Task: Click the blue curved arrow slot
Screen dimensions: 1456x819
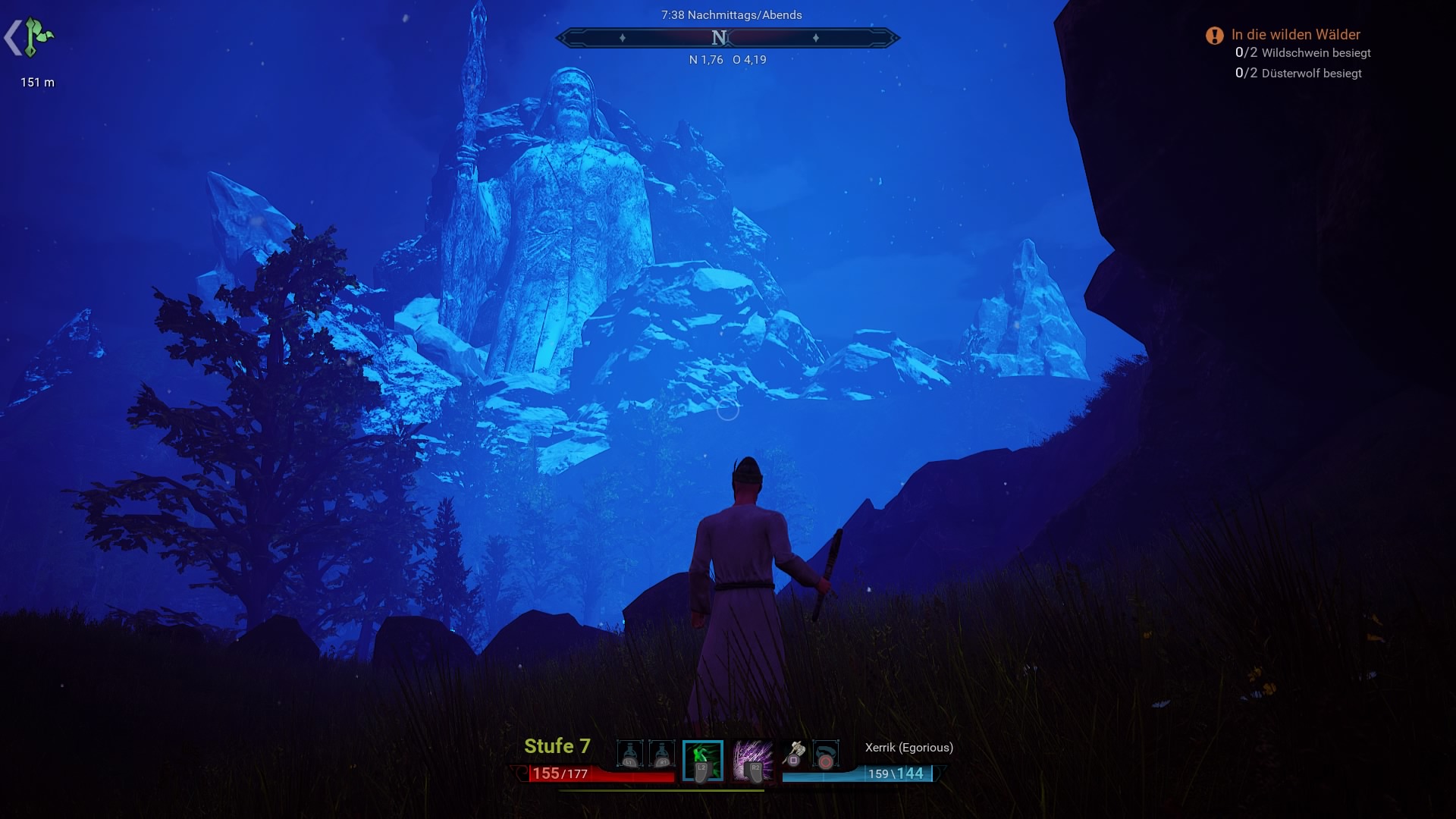Action: [825, 755]
